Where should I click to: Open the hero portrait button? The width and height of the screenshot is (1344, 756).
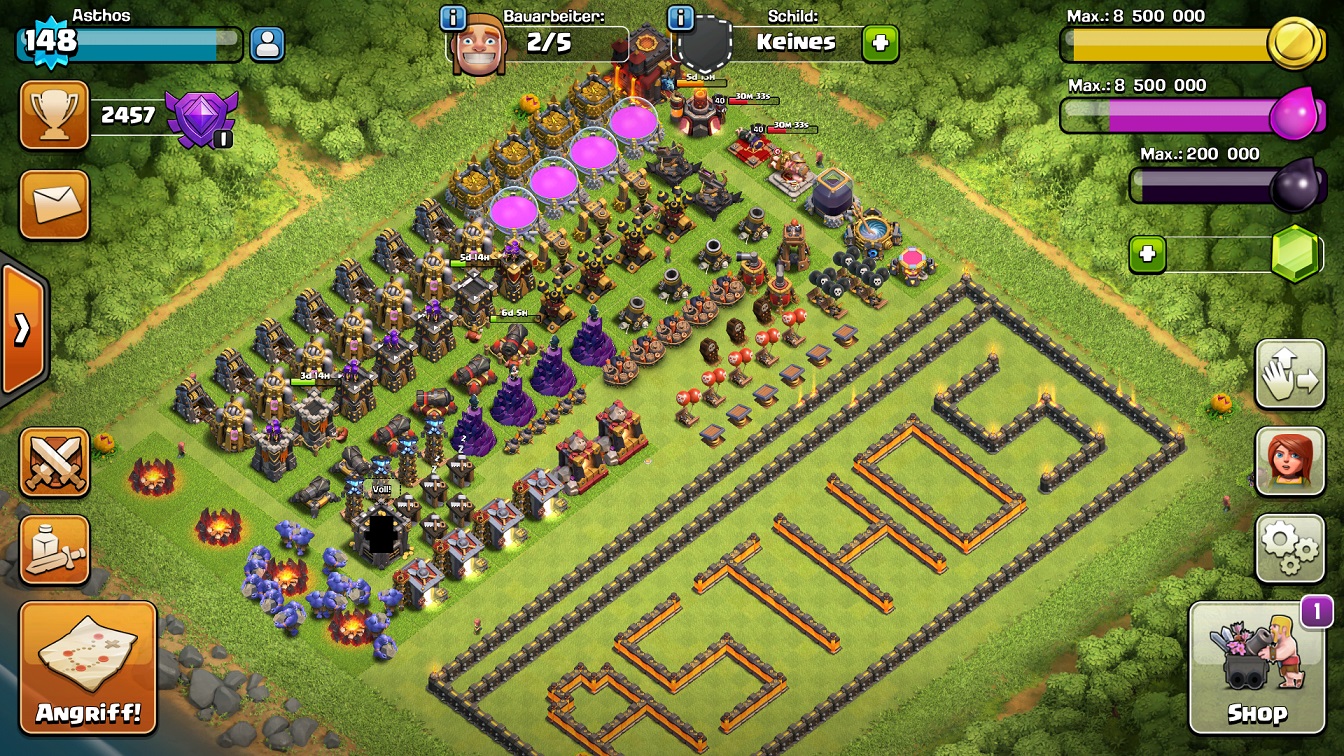pos(1289,462)
